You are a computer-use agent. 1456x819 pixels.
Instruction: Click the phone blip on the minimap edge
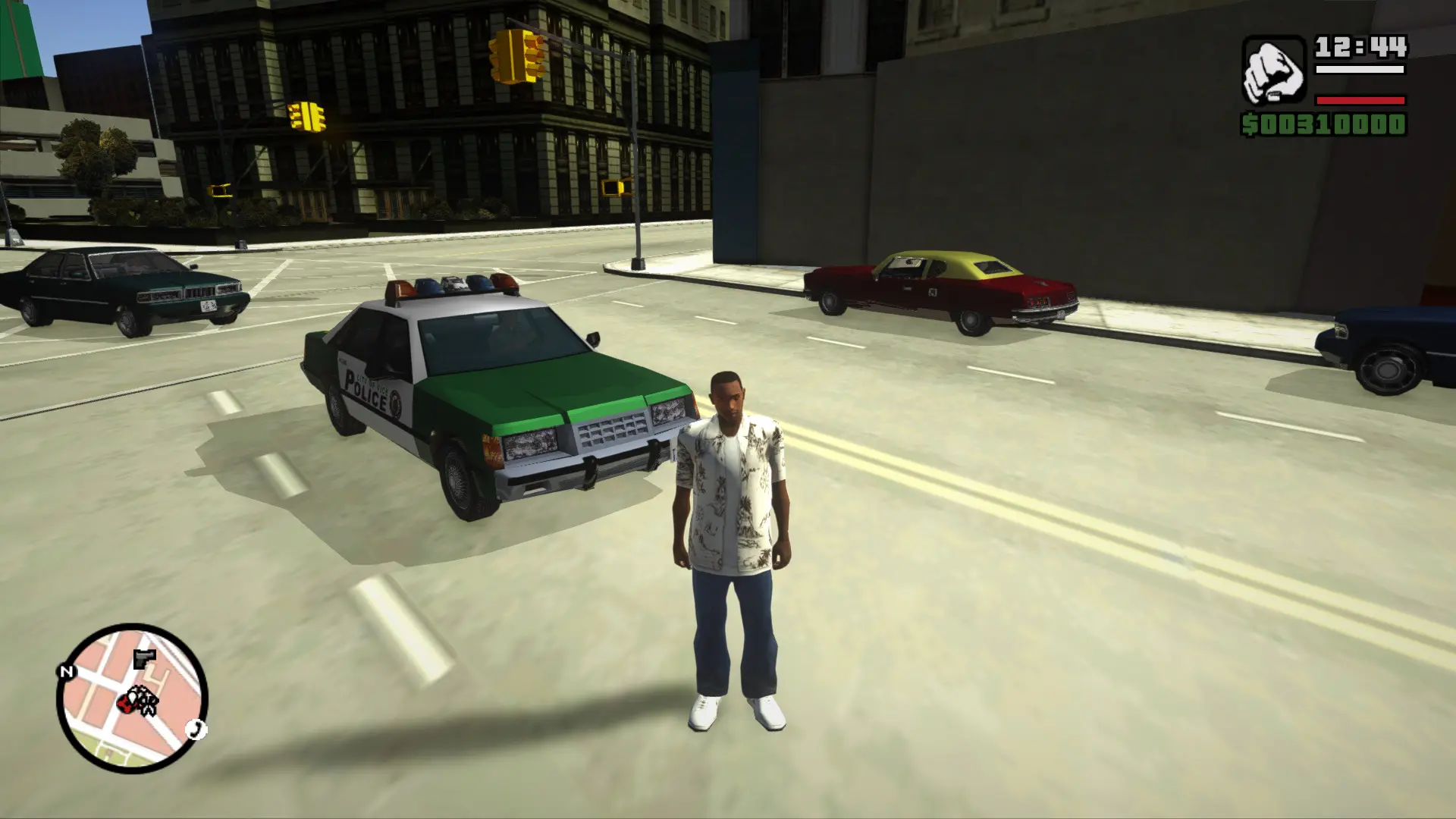(196, 730)
